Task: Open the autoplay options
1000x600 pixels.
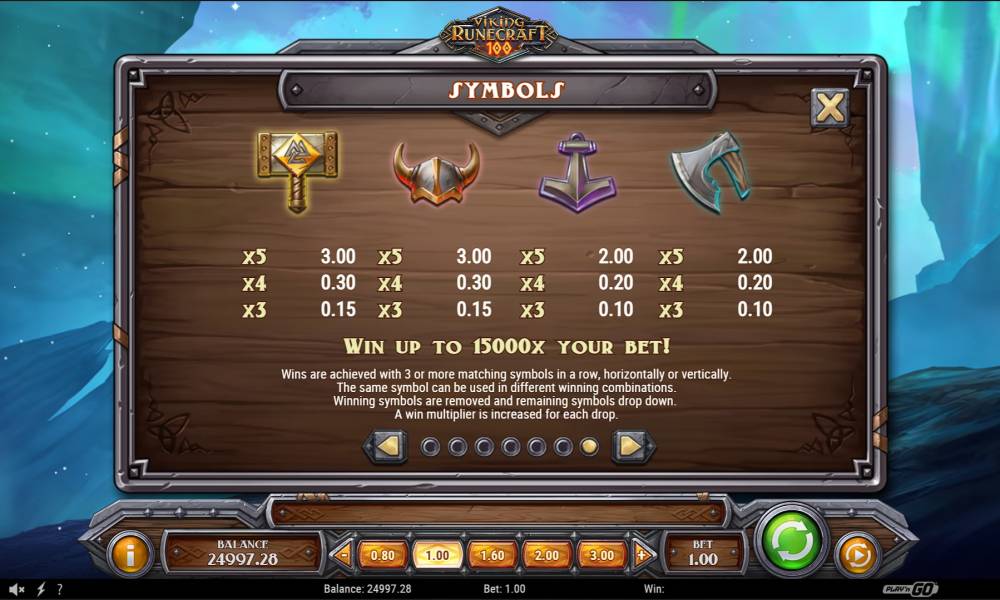Action: pos(856,554)
